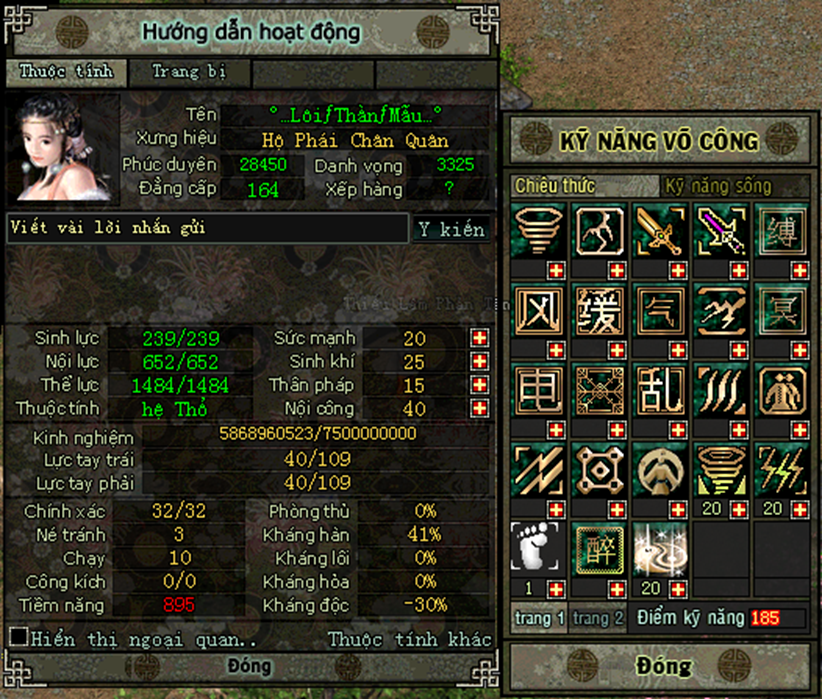Screen dimensions: 822x699
Task: Add a point to Nội công
Action: pyautogui.click(x=480, y=408)
